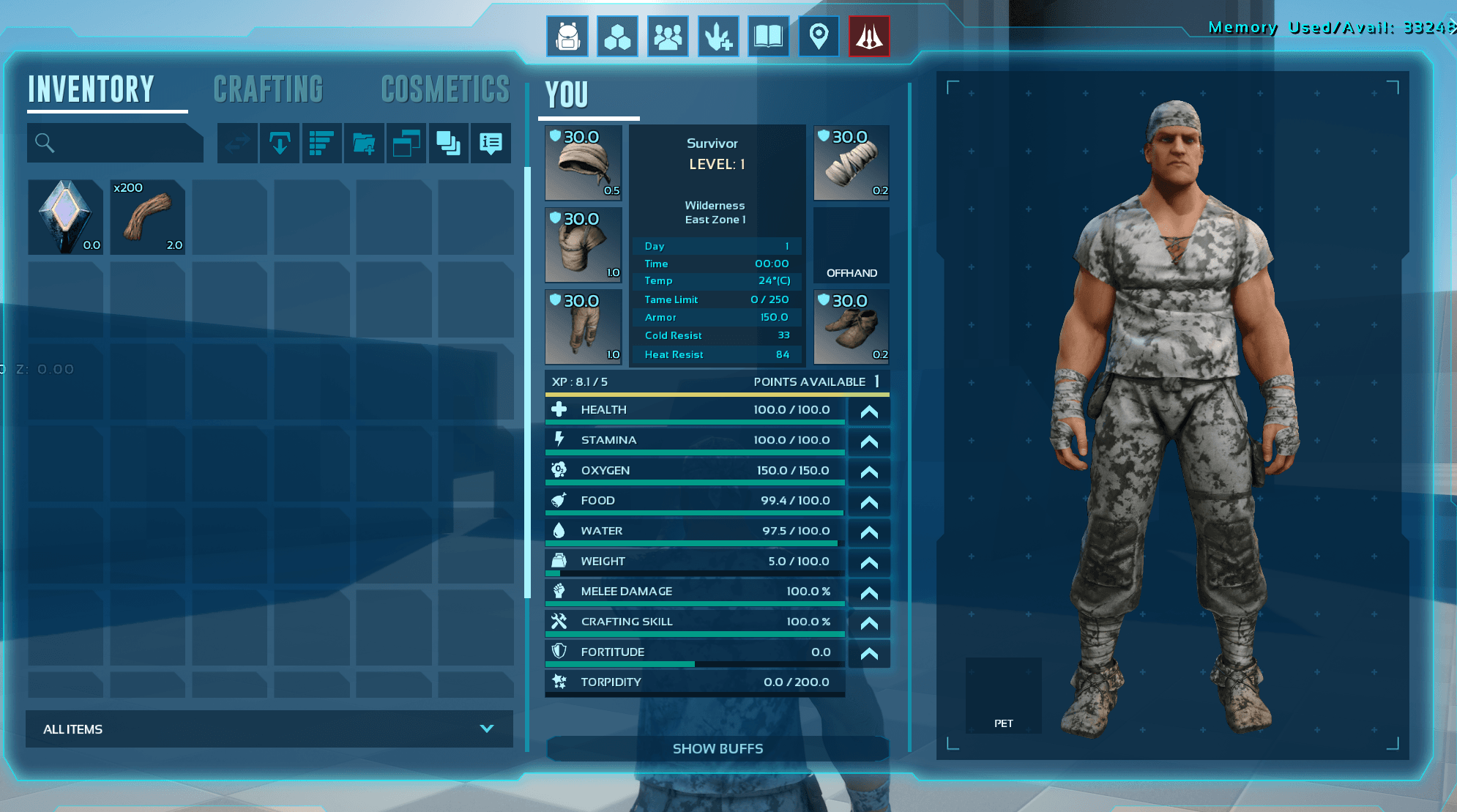Open the survivor journal book icon

point(768,37)
